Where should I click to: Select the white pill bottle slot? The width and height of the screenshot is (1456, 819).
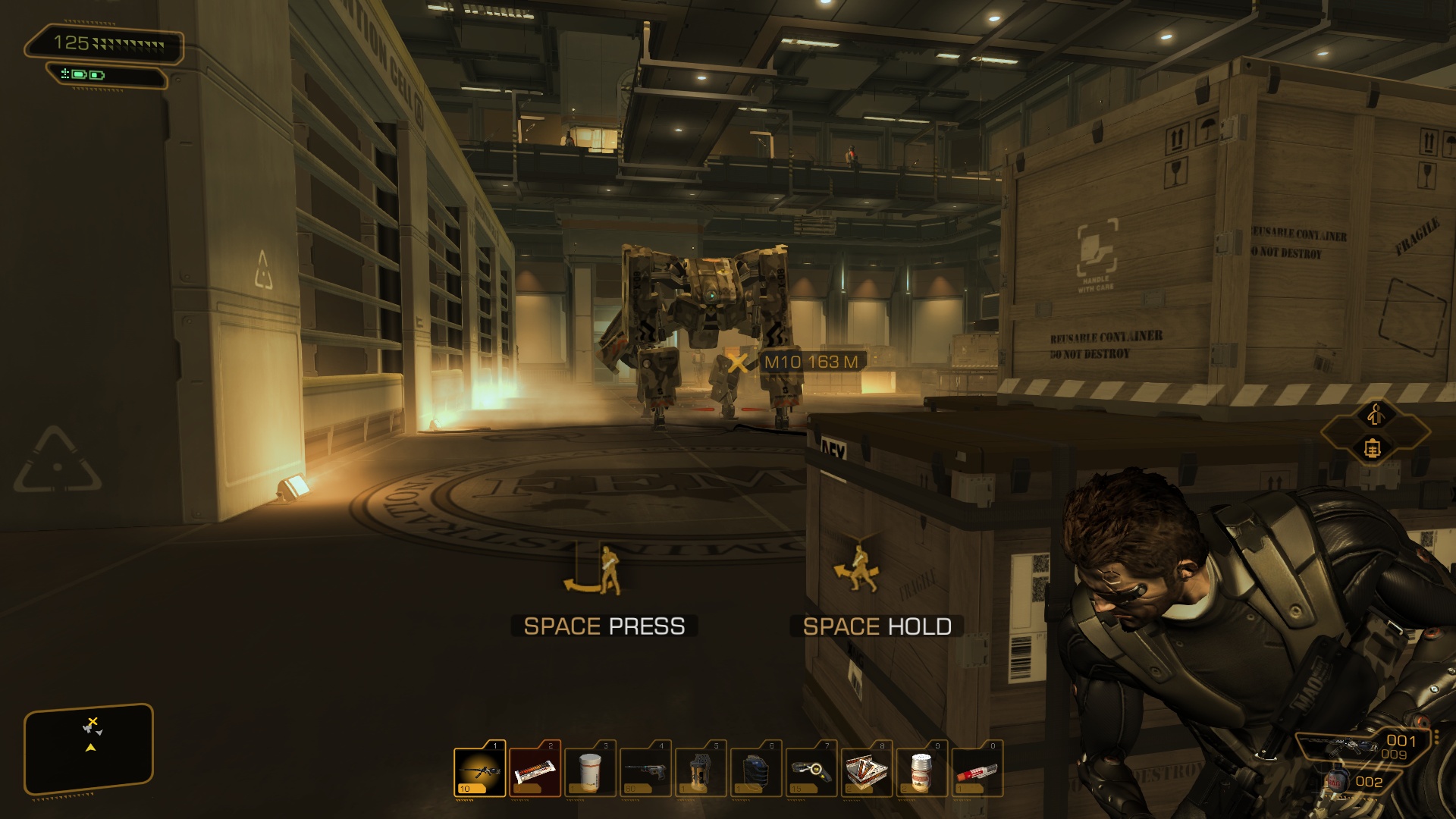pyautogui.click(x=591, y=772)
